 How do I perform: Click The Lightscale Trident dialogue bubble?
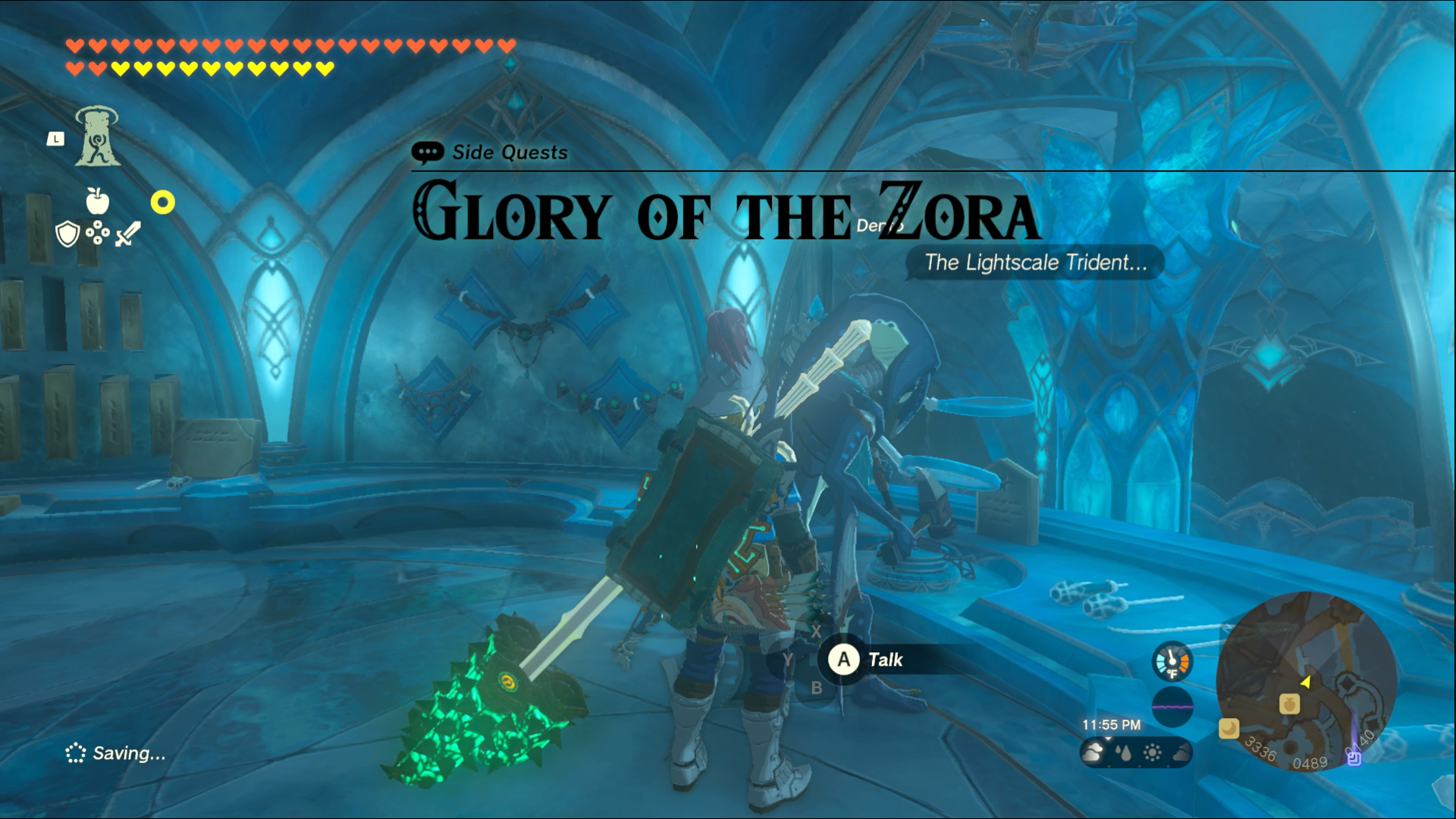(1034, 263)
